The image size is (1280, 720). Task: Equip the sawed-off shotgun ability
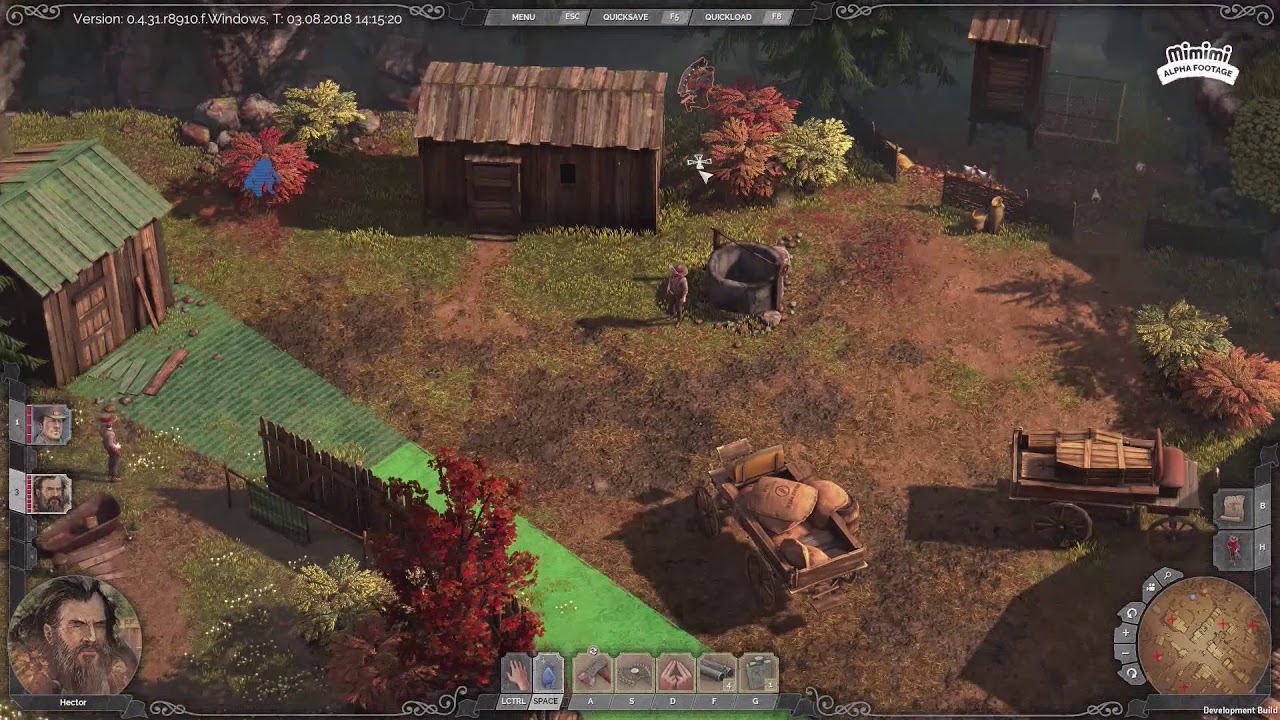pos(716,673)
